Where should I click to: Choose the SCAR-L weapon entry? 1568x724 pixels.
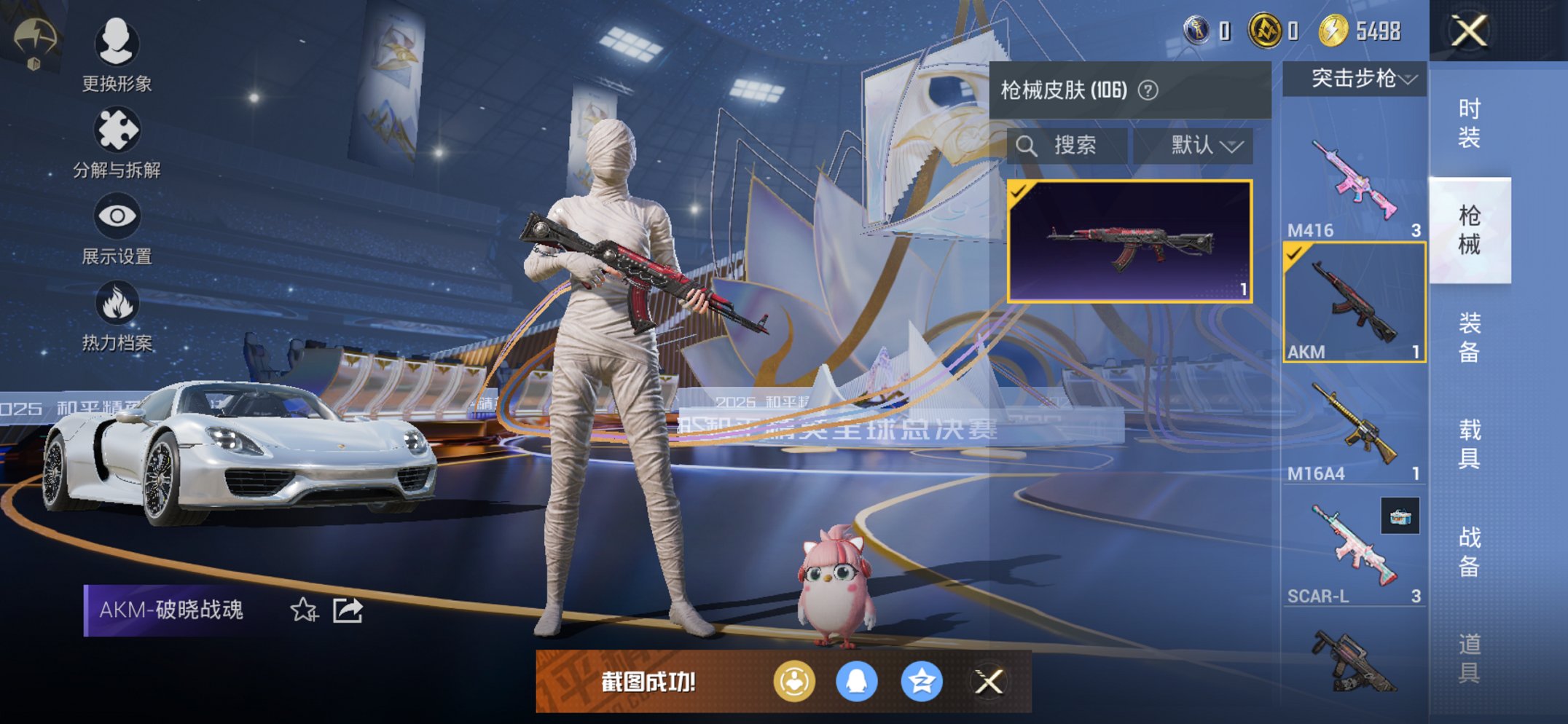1354,548
